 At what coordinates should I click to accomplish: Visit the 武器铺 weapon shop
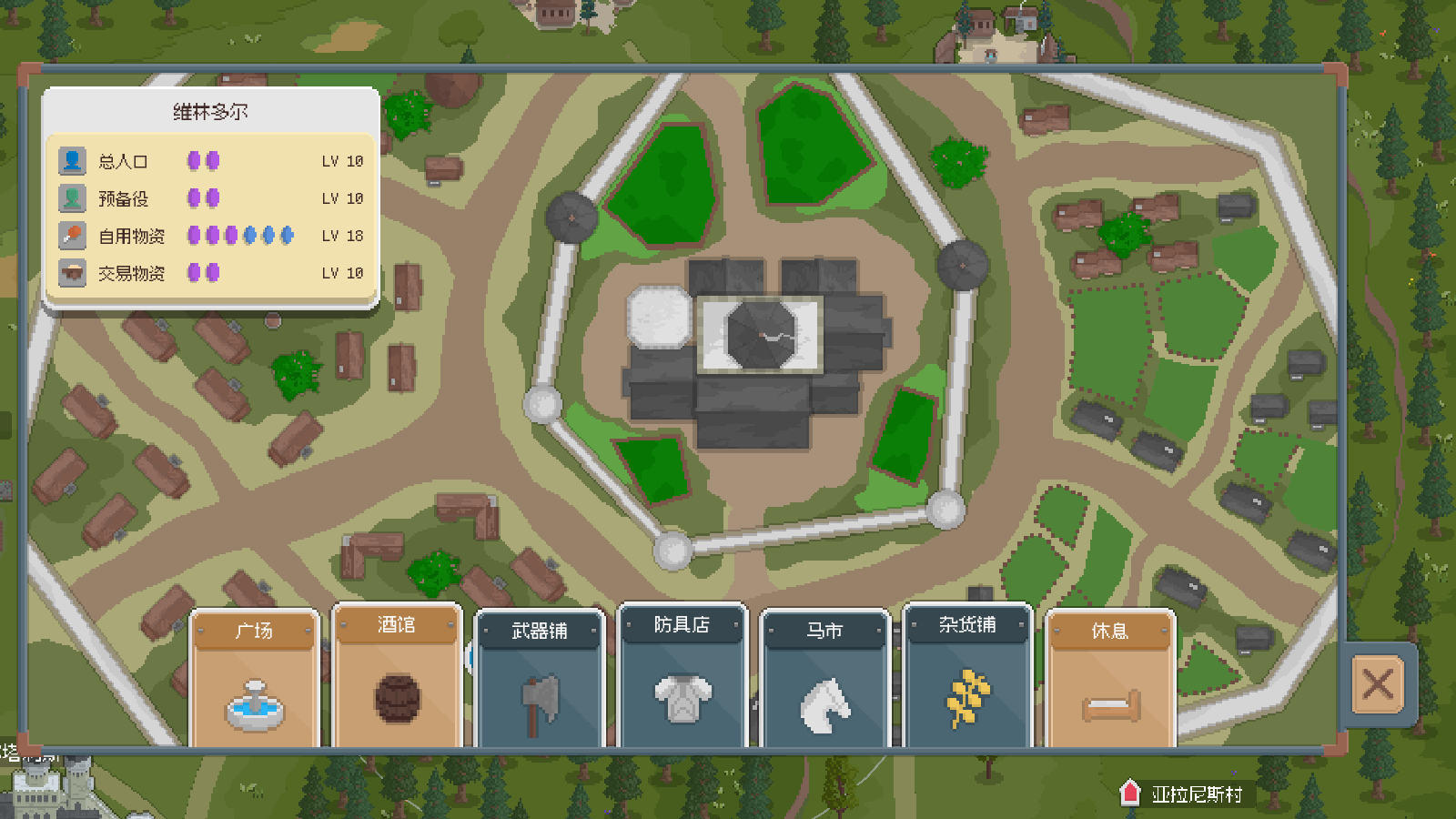540,681
